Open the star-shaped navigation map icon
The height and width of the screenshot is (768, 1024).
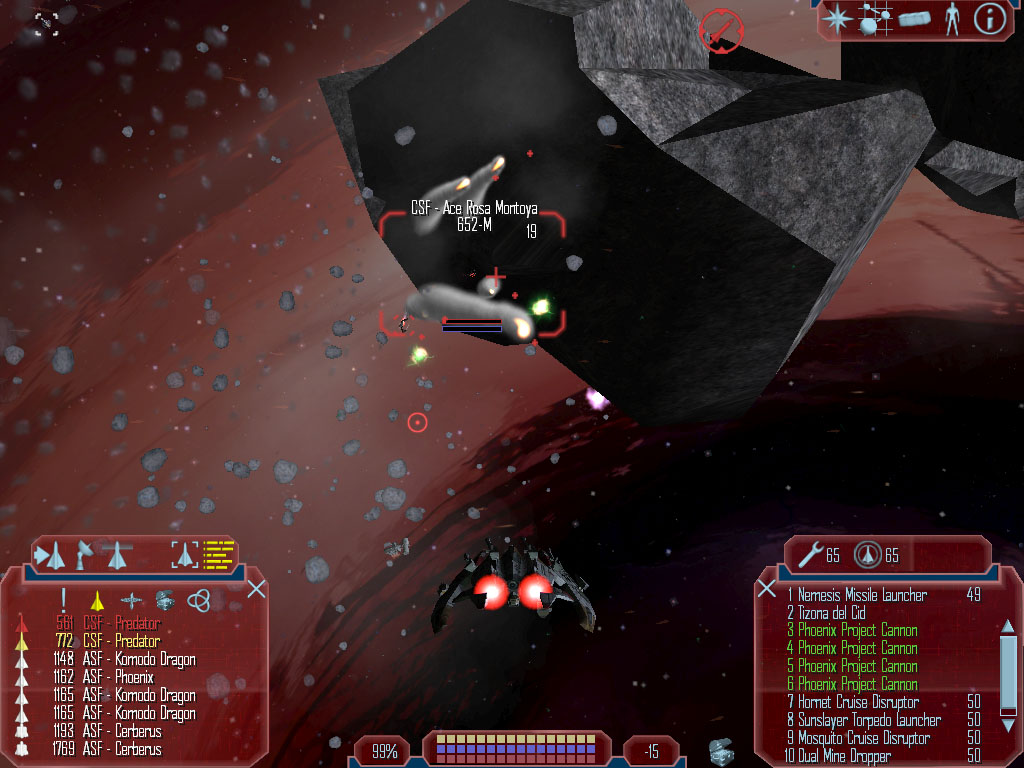pyautogui.click(x=837, y=18)
